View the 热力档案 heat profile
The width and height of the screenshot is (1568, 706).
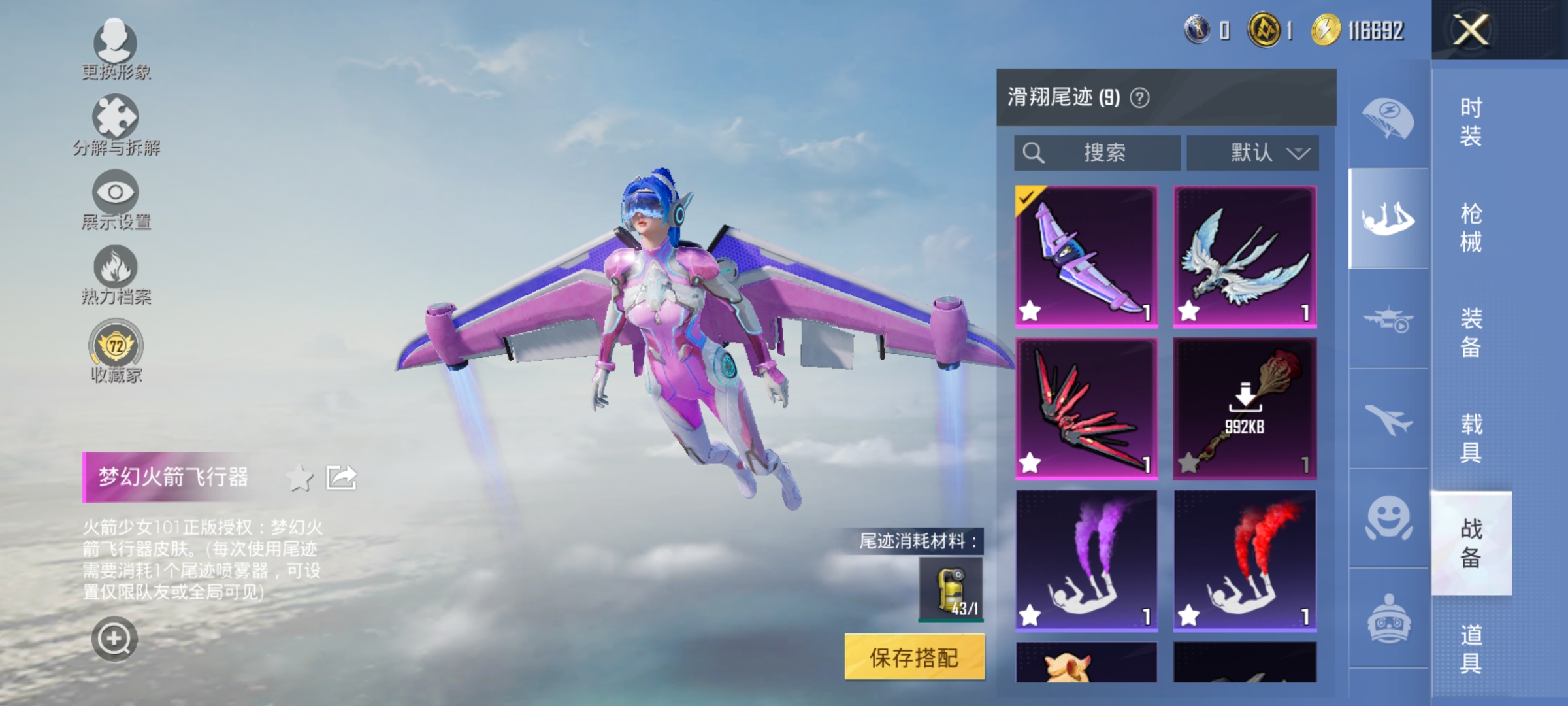(x=115, y=278)
